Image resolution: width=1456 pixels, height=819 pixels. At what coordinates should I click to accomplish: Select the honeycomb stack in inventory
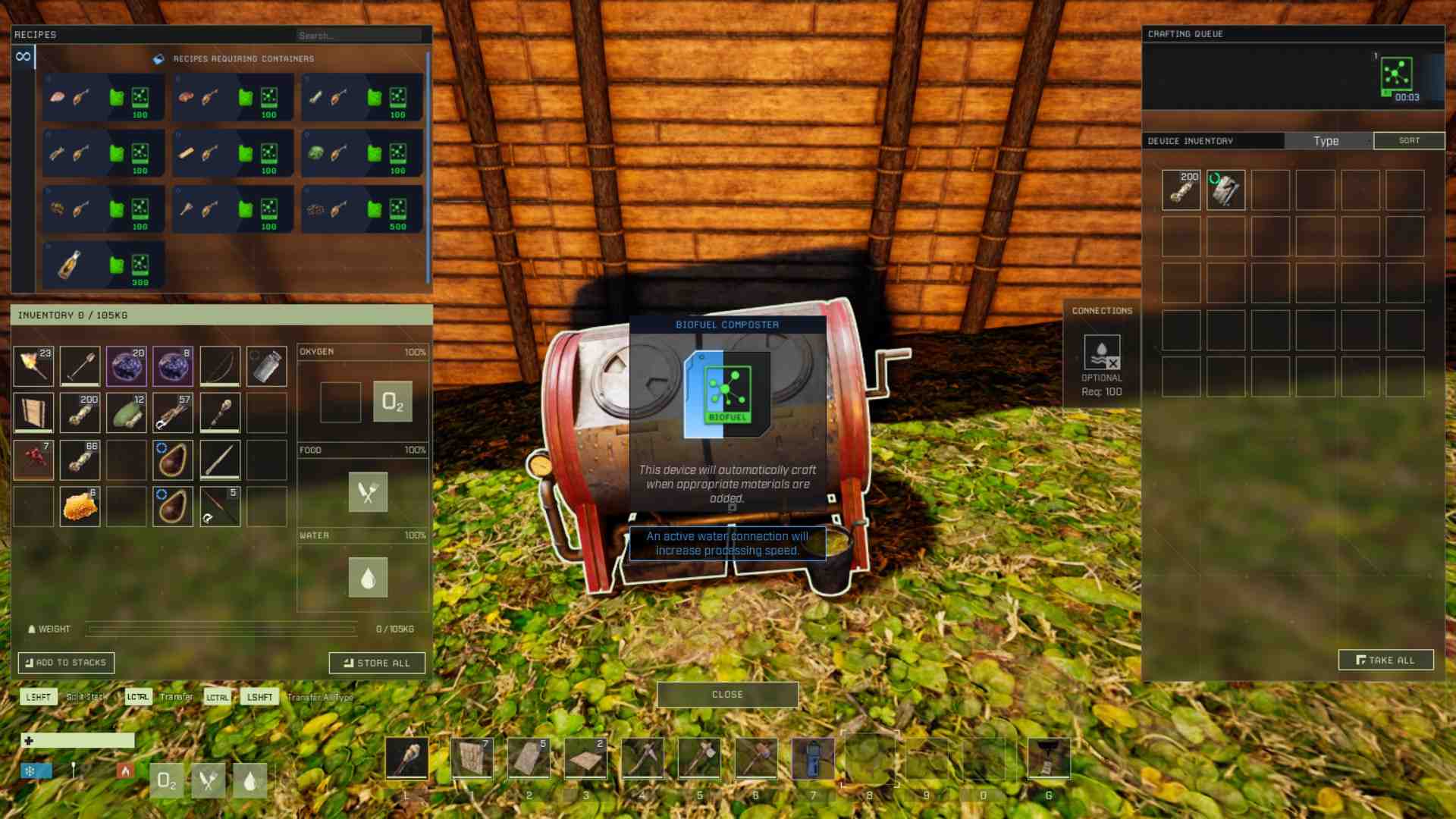point(80,507)
